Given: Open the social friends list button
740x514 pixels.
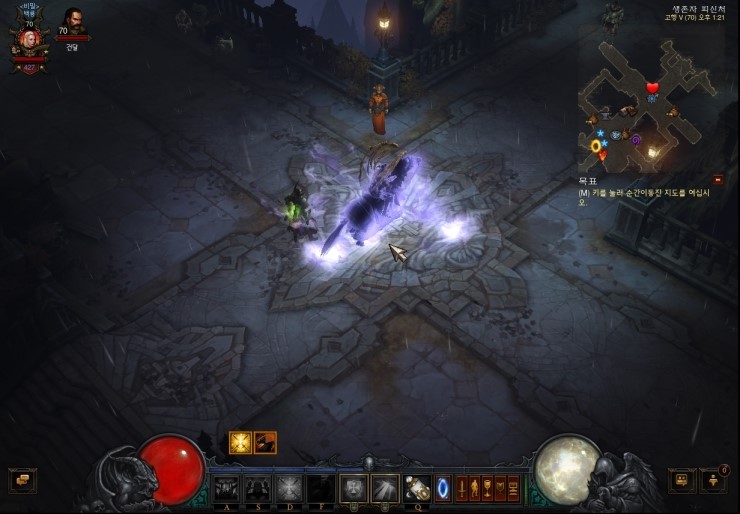Looking at the screenshot, I should 683,481.
